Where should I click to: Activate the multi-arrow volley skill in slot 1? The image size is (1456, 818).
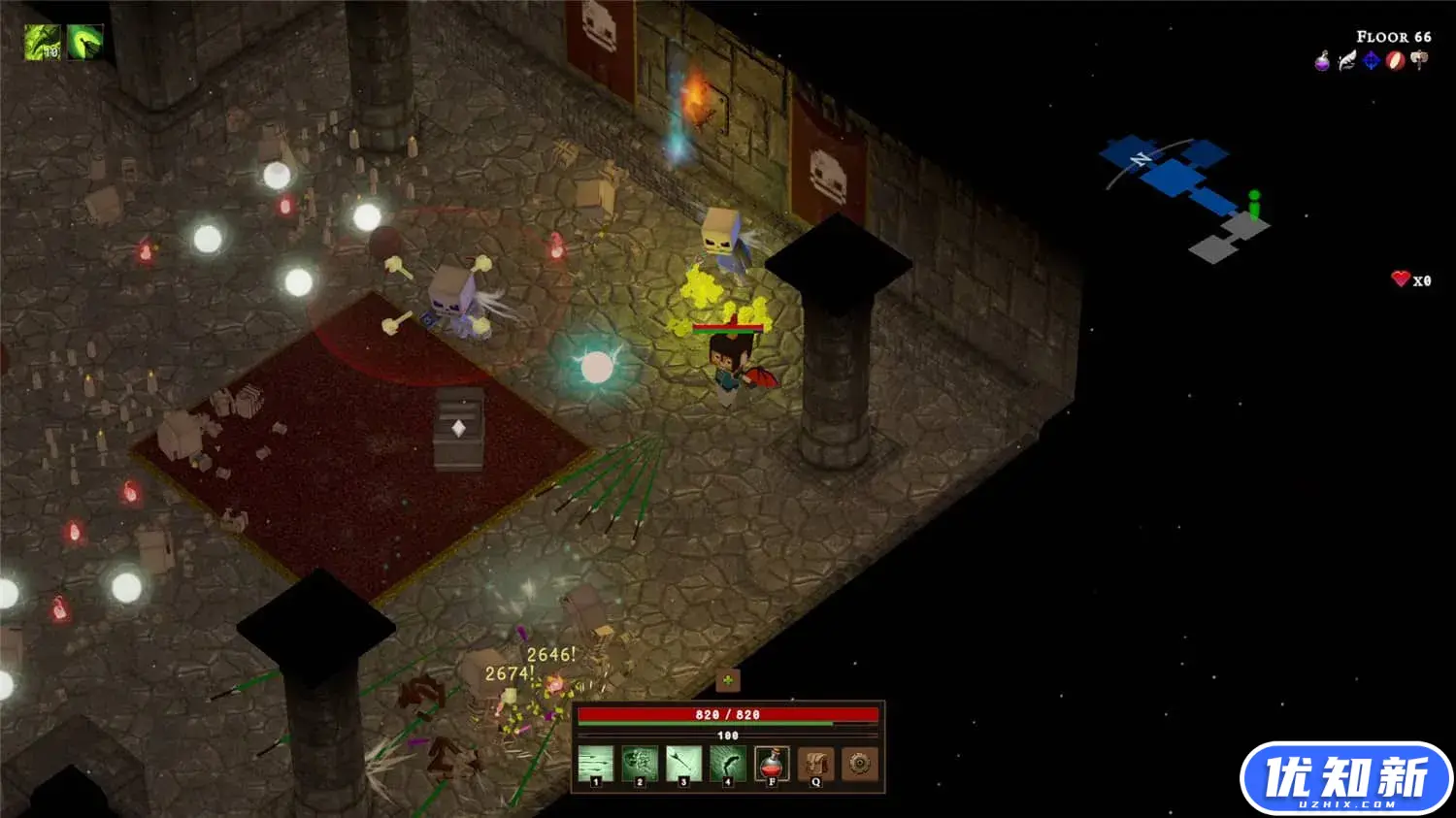coord(596,763)
